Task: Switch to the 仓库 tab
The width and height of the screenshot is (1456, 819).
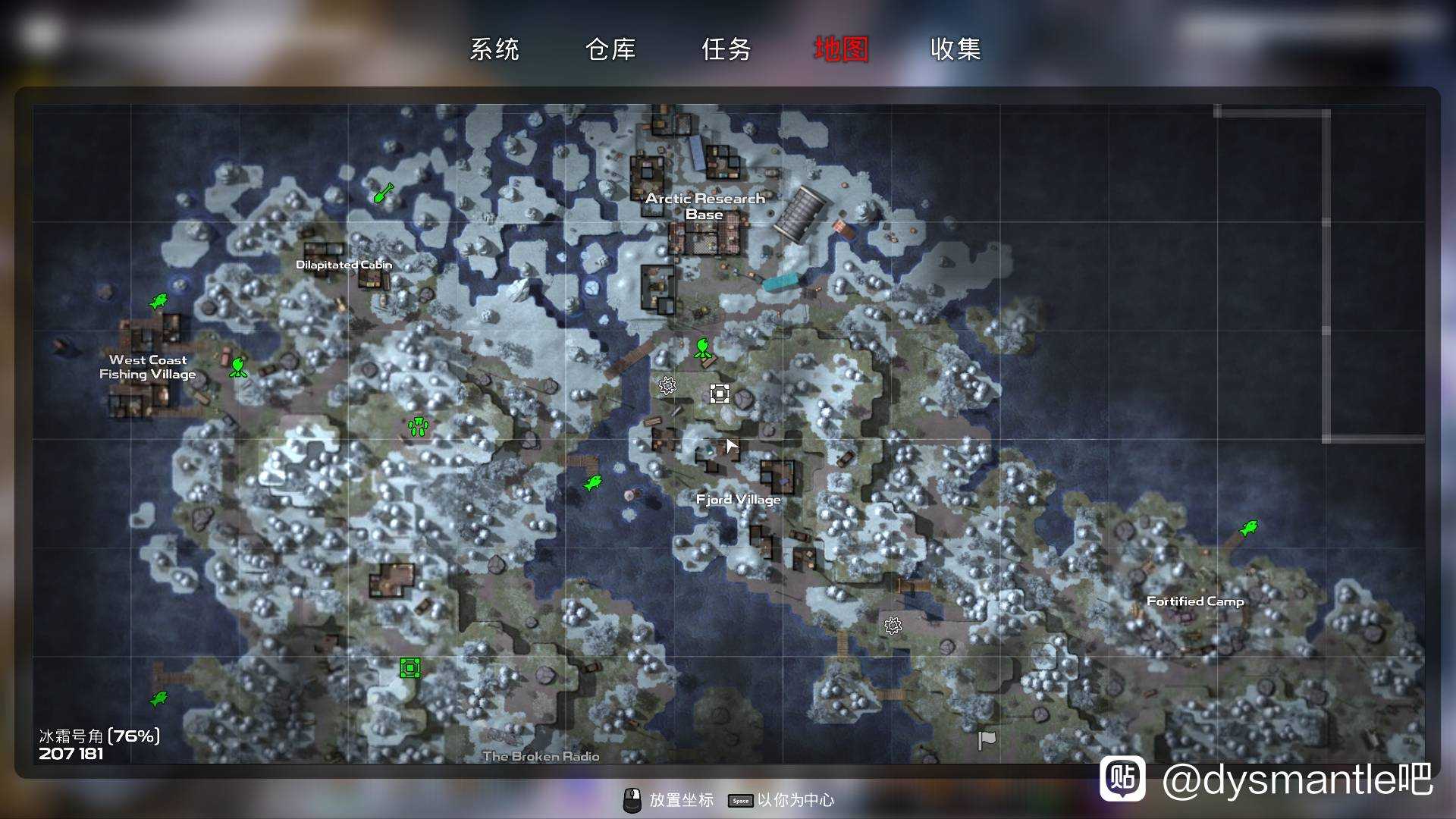Action: pyautogui.click(x=611, y=49)
